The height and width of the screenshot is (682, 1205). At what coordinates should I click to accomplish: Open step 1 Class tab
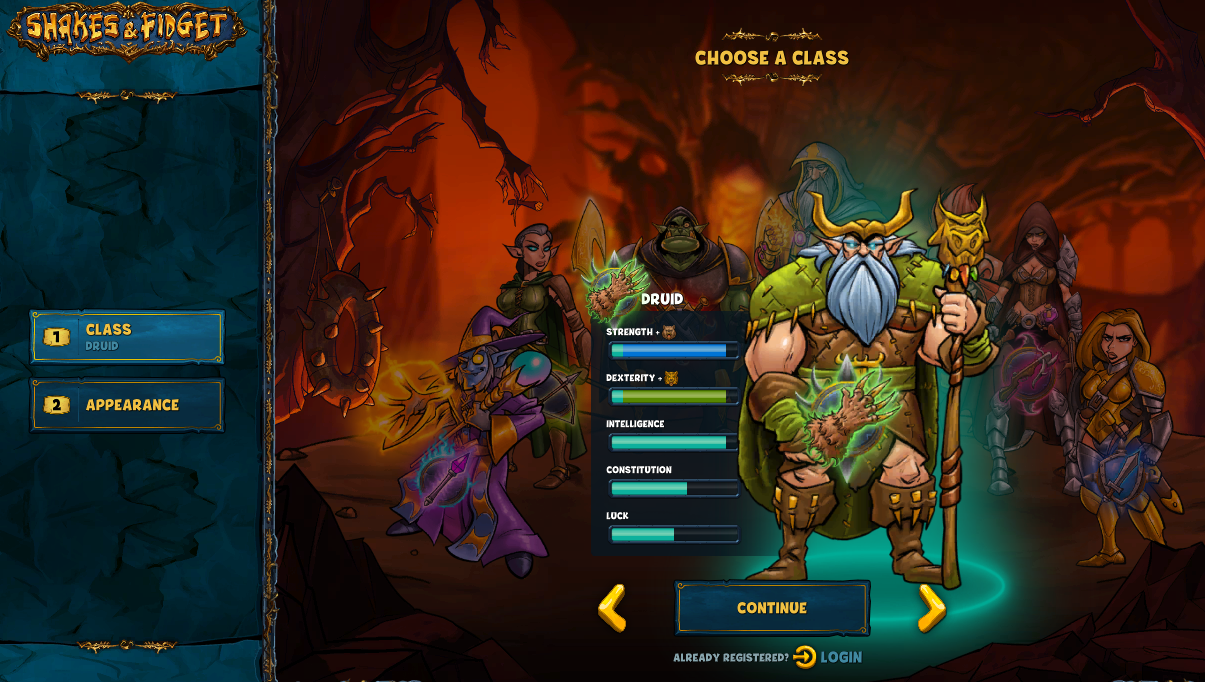coord(127,337)
